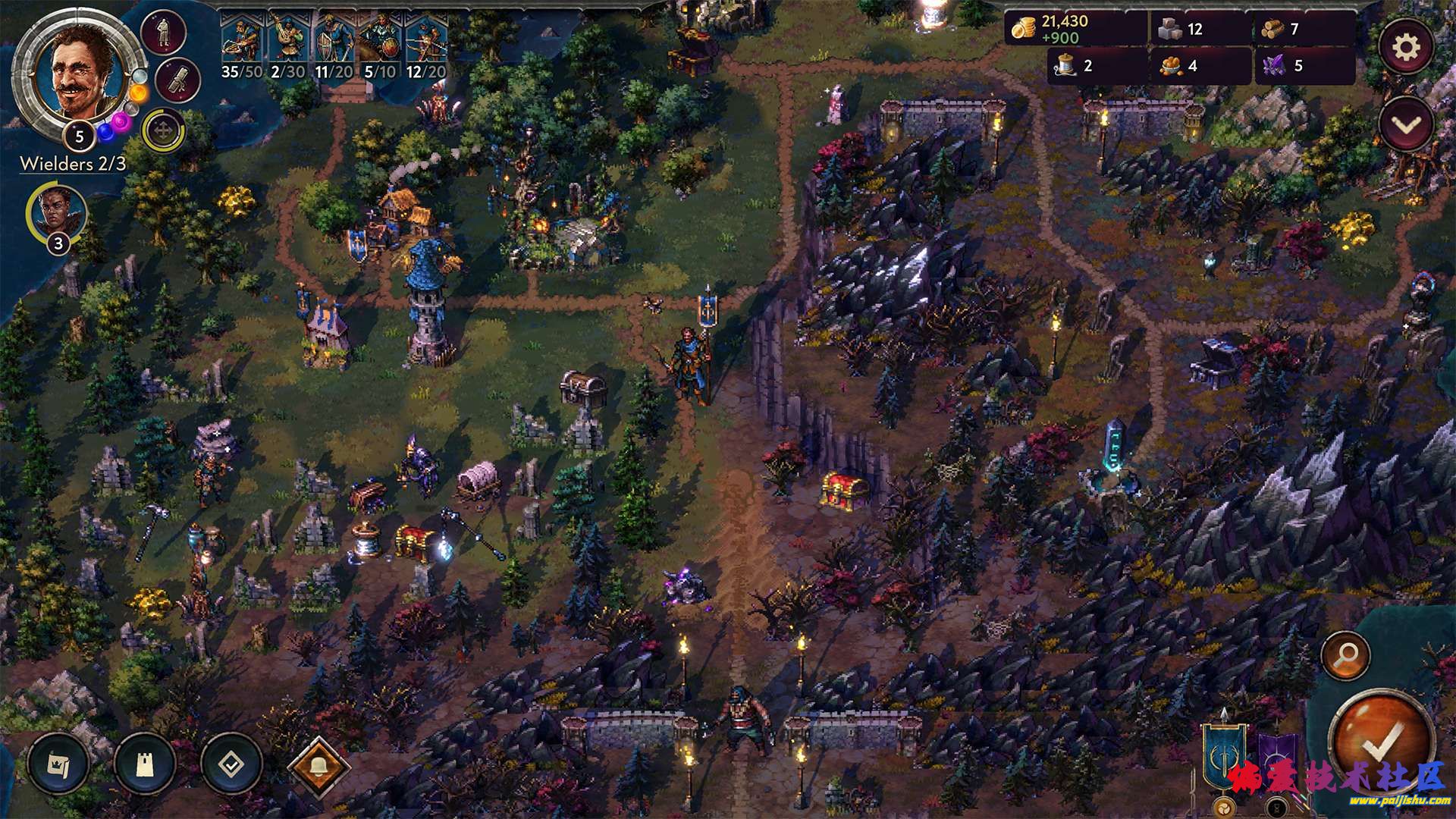Activate the magnifying glass search button
The height and width of the screenshot is (819, 1456).
point(1345,655)
